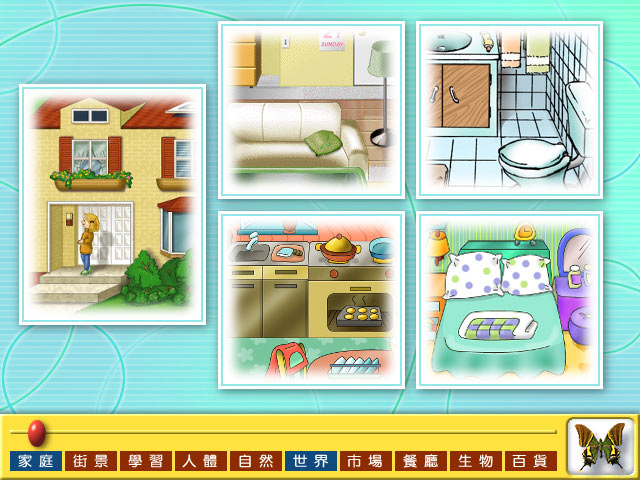
Task: Open the 市場 category tab
Action: click(366, 461)
